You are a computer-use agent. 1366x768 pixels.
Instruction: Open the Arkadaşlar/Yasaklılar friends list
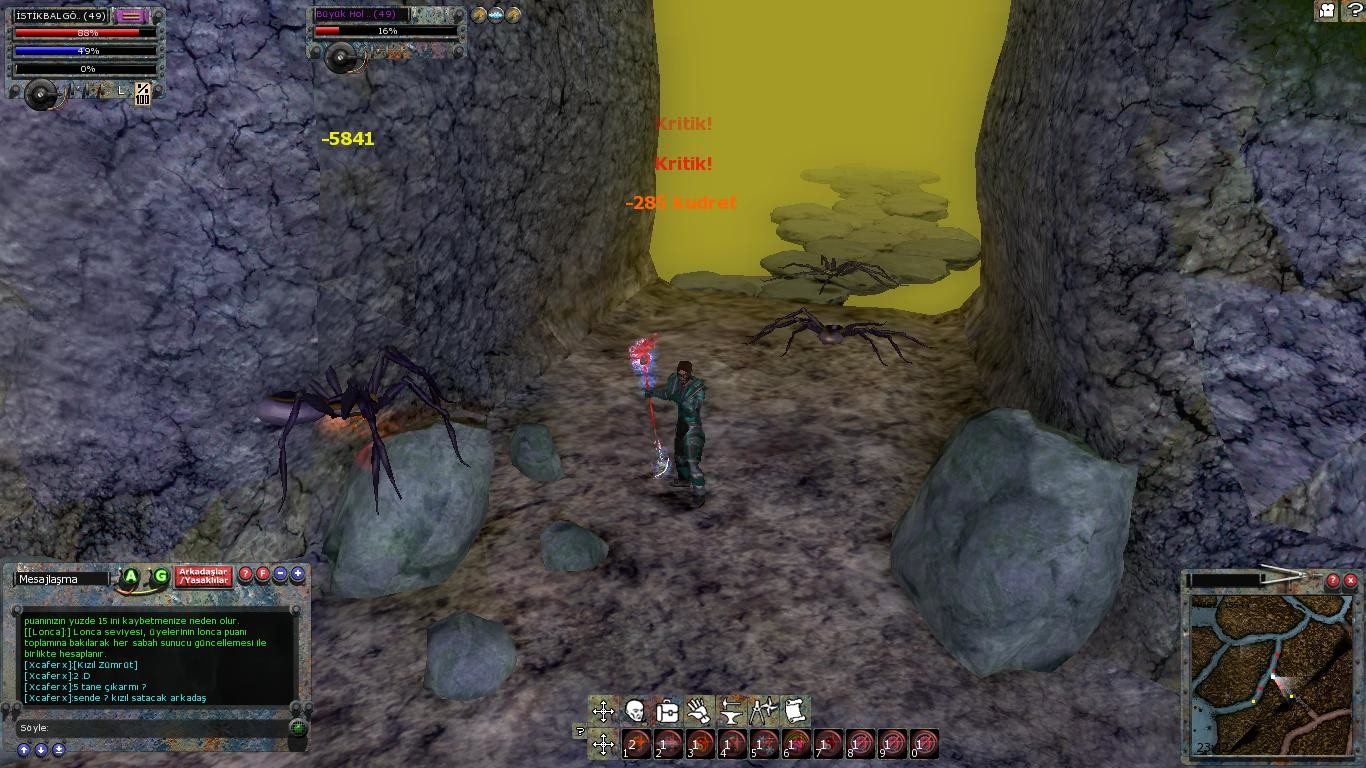point(204,577)
